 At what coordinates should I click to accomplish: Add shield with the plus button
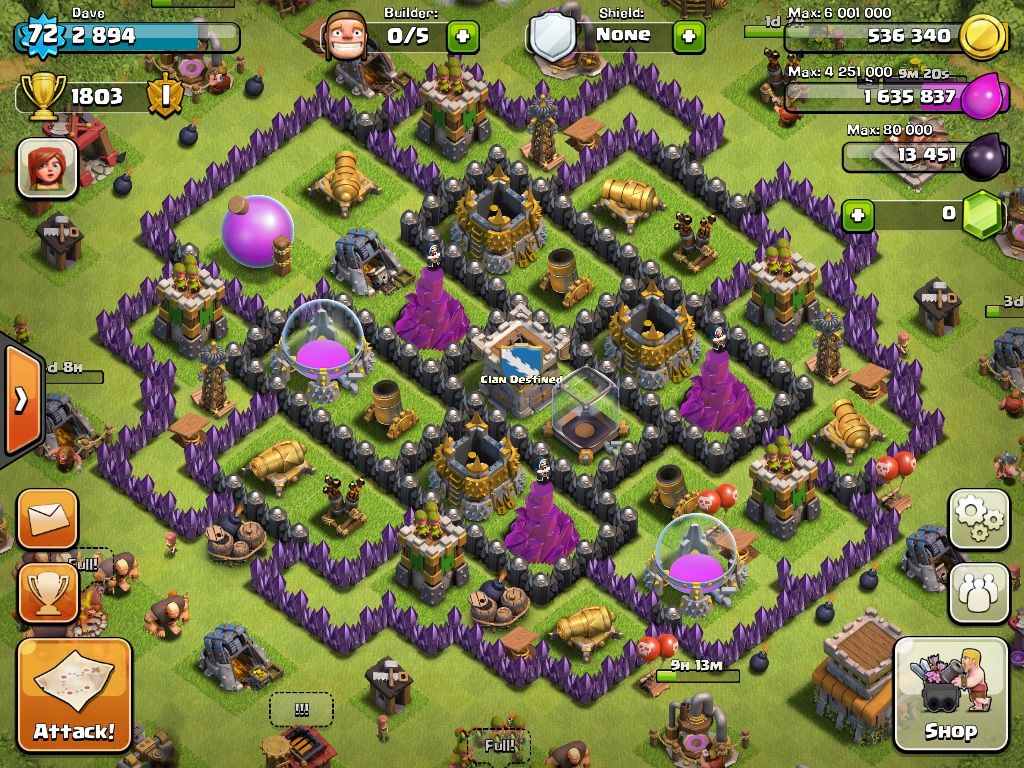click(689, 37)
